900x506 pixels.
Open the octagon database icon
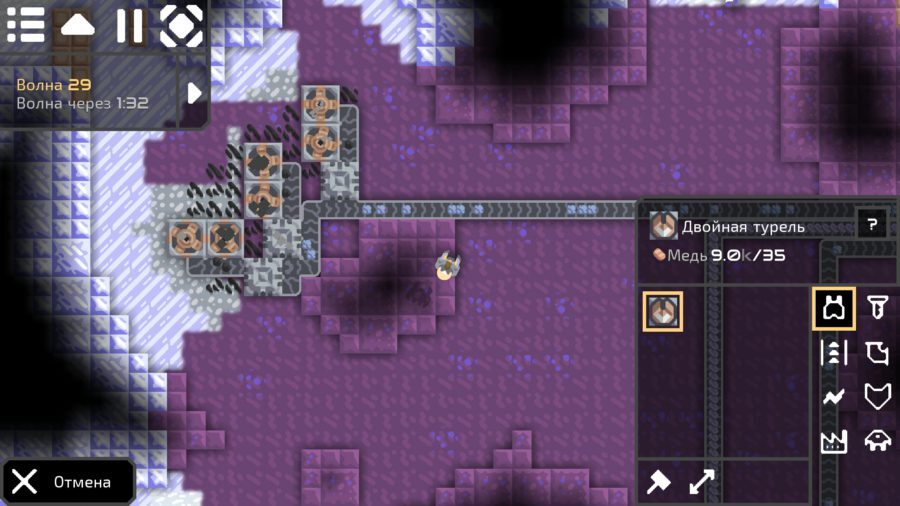181,25
